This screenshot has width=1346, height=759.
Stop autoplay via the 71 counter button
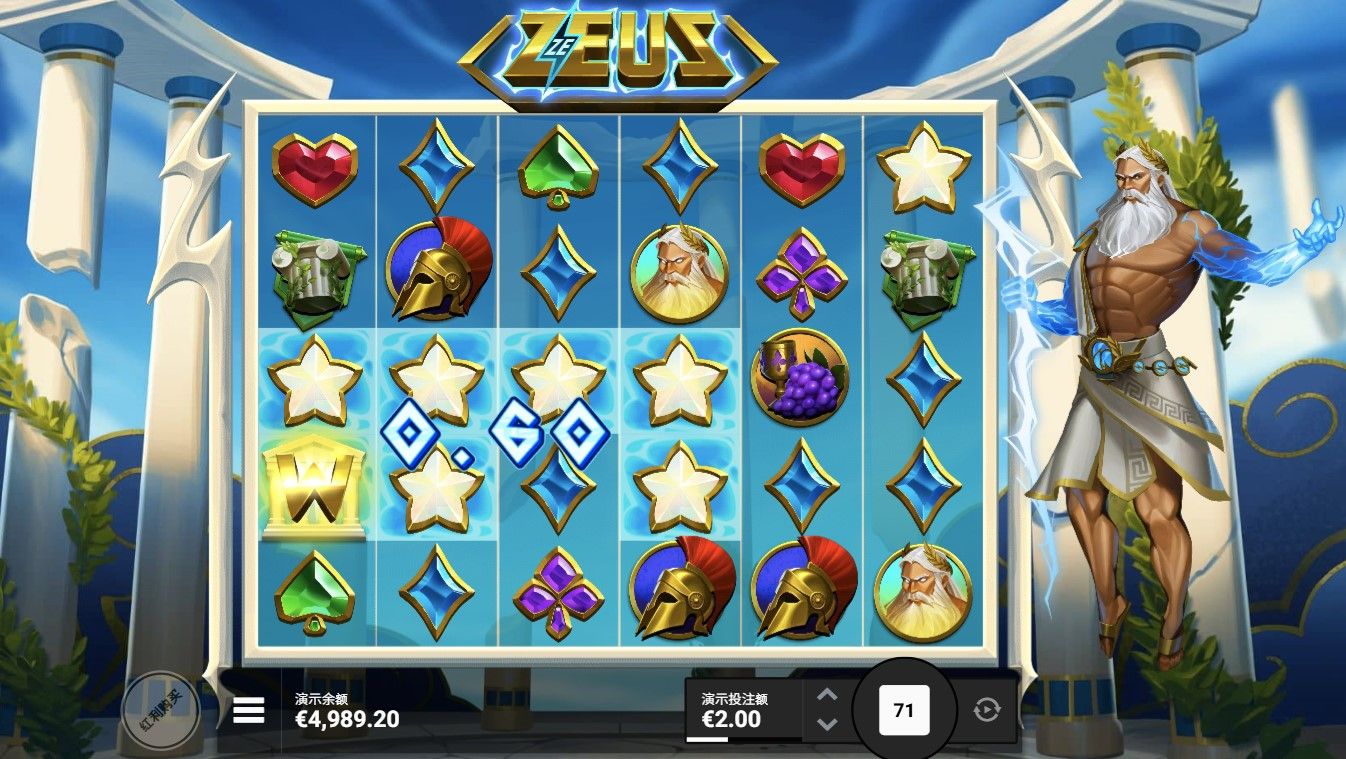coord(904,710)
